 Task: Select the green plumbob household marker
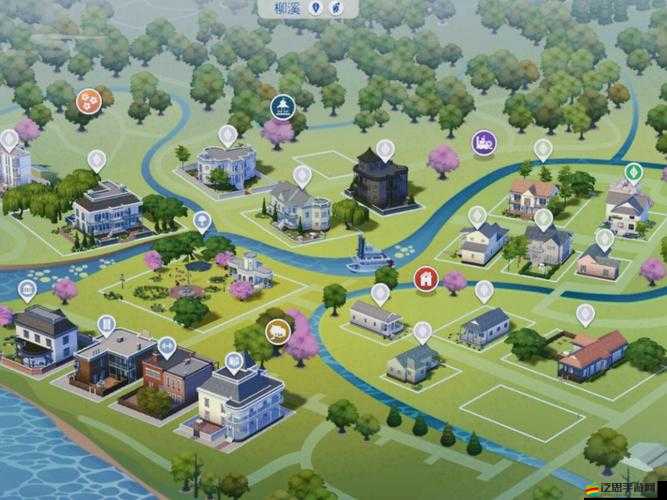(x=632, y=171)
